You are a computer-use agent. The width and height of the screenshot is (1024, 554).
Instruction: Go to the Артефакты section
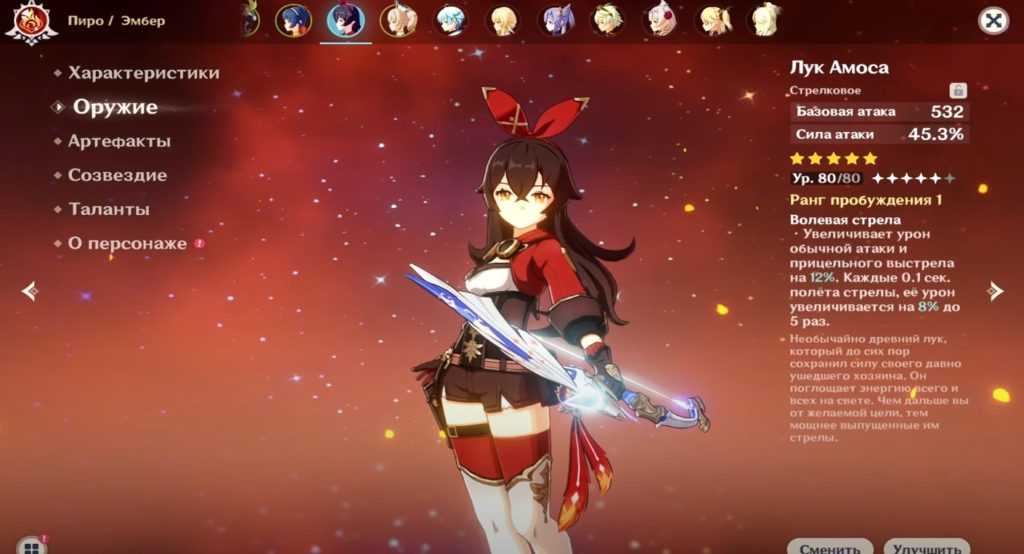click(x=119, y=141)
